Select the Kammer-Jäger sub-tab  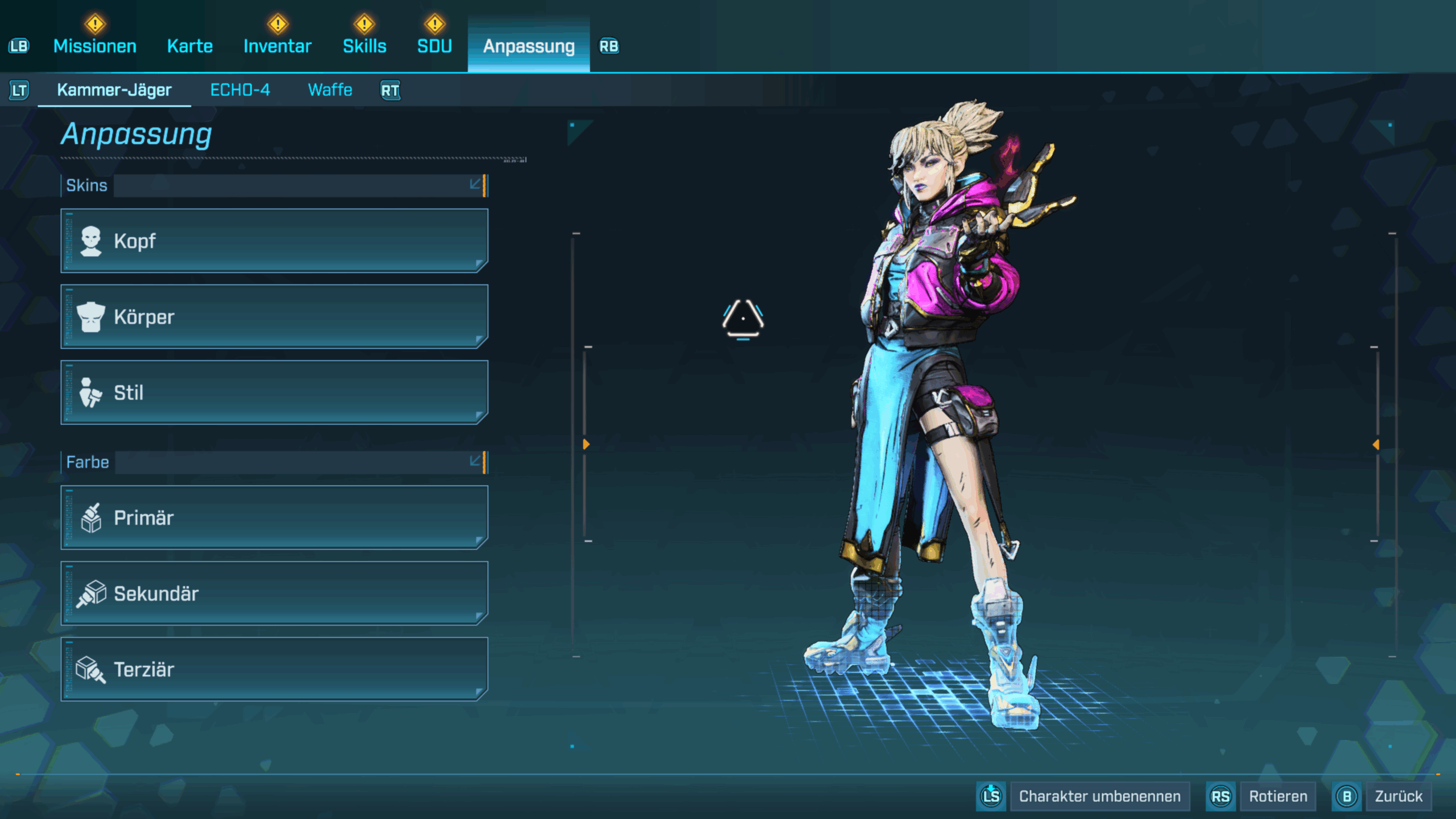pyautogui.click(x=114, y=90)
